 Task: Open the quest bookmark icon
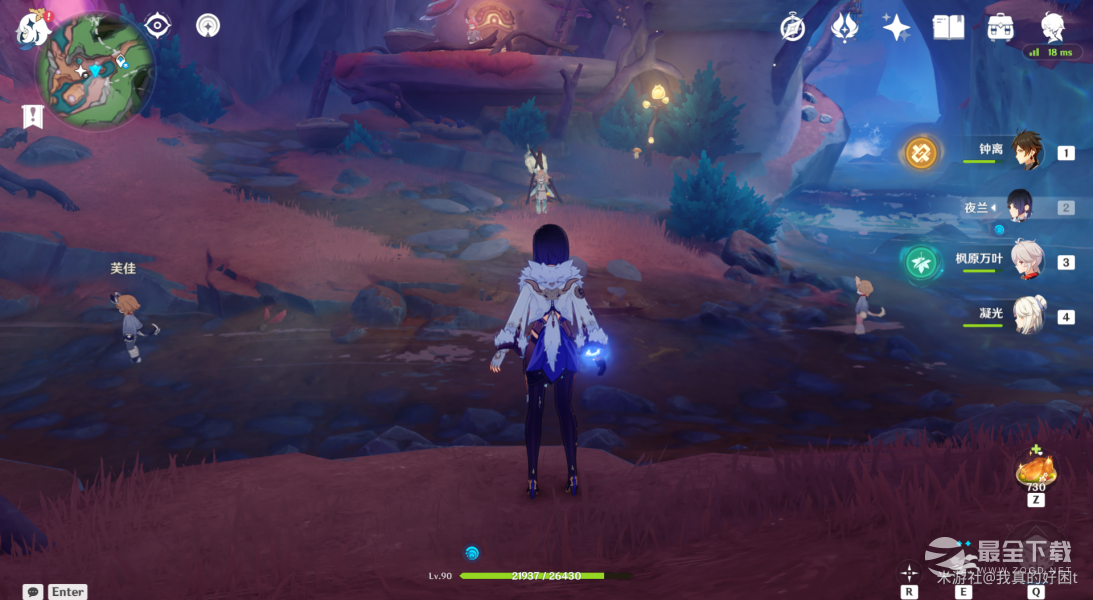[33, 116]
